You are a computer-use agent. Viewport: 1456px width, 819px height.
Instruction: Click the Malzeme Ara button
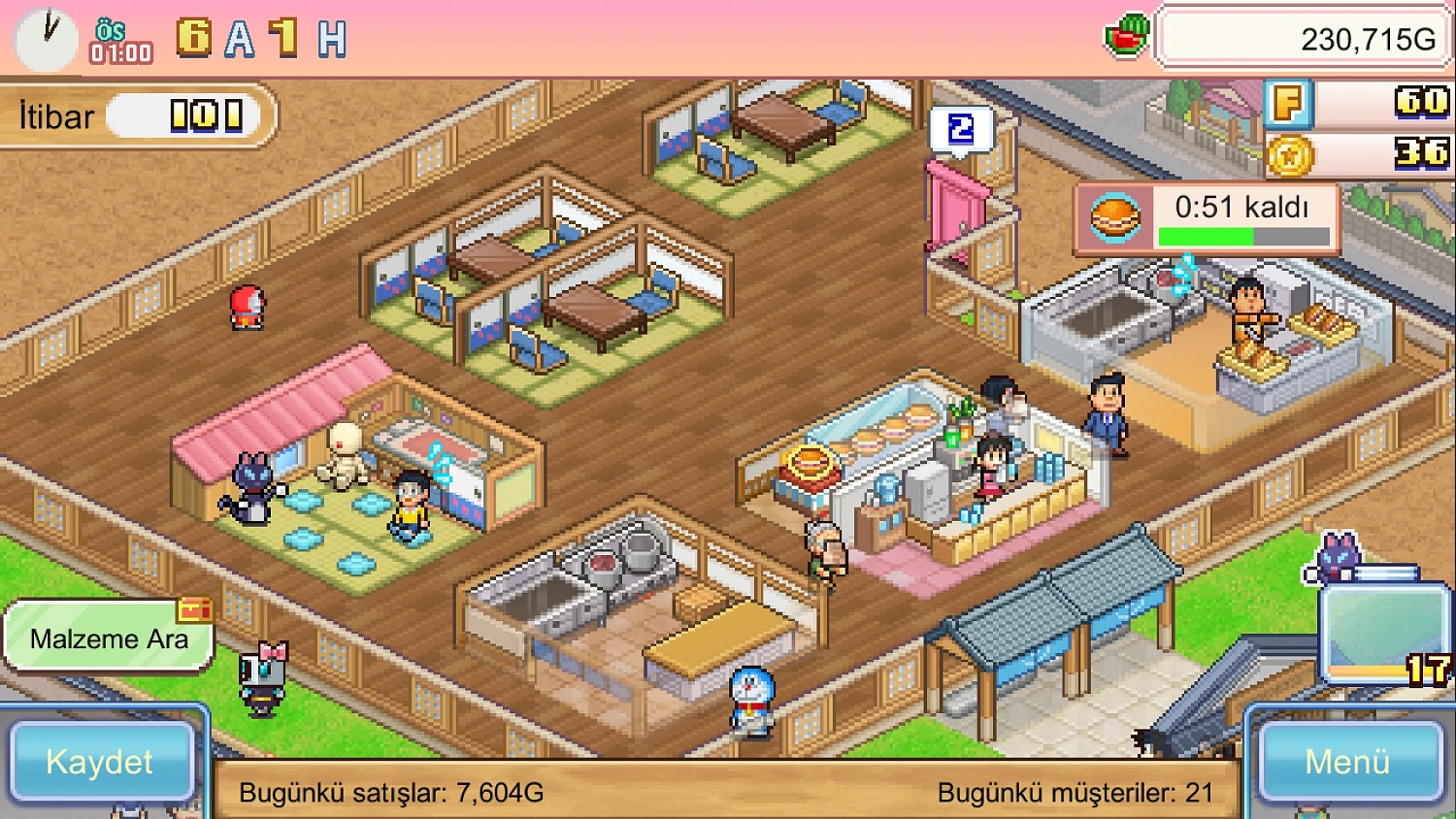click(x=109, y=638)
